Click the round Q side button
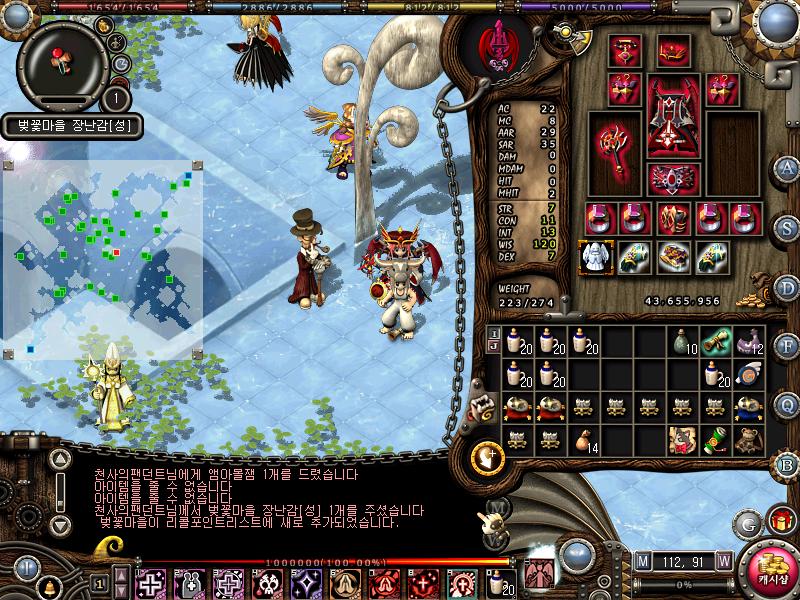 click(787, 403)
